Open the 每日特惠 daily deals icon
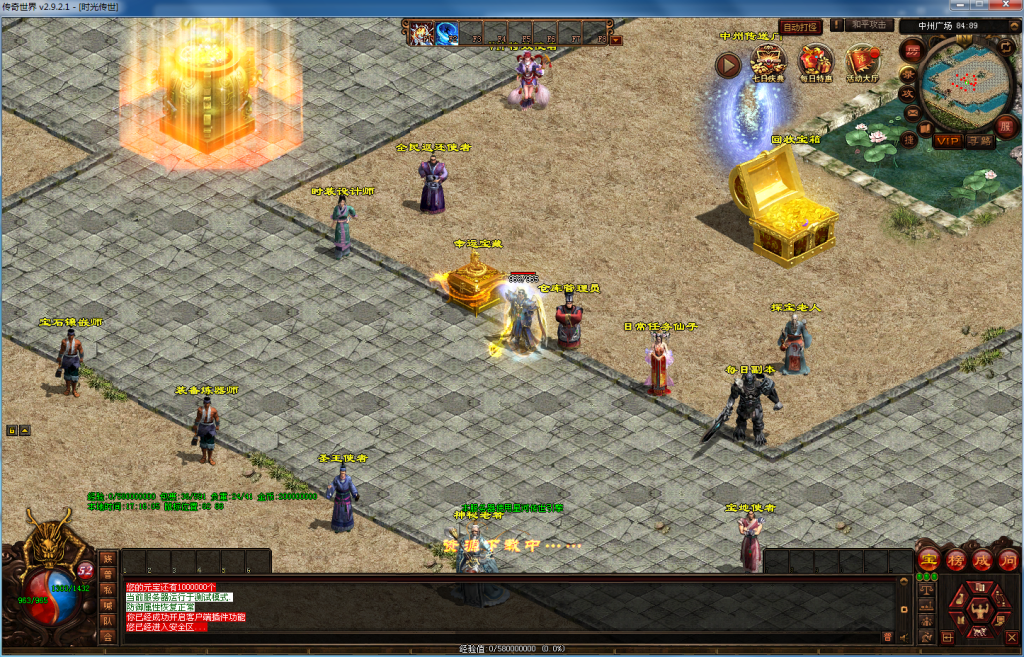The height and width of the screenshot is (657, 1024). [815, 62]
